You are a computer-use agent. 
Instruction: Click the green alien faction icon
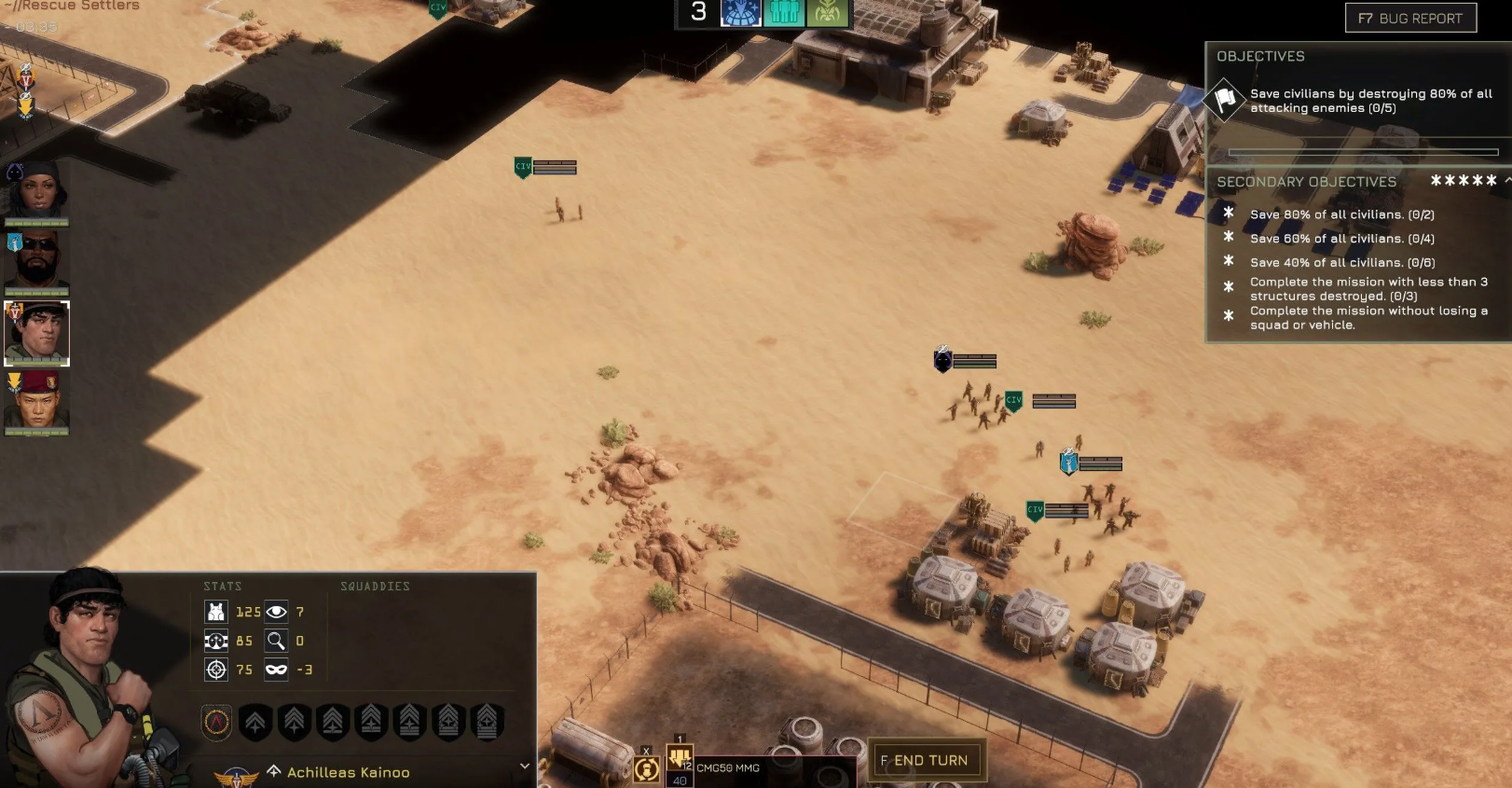pos(827,13)
